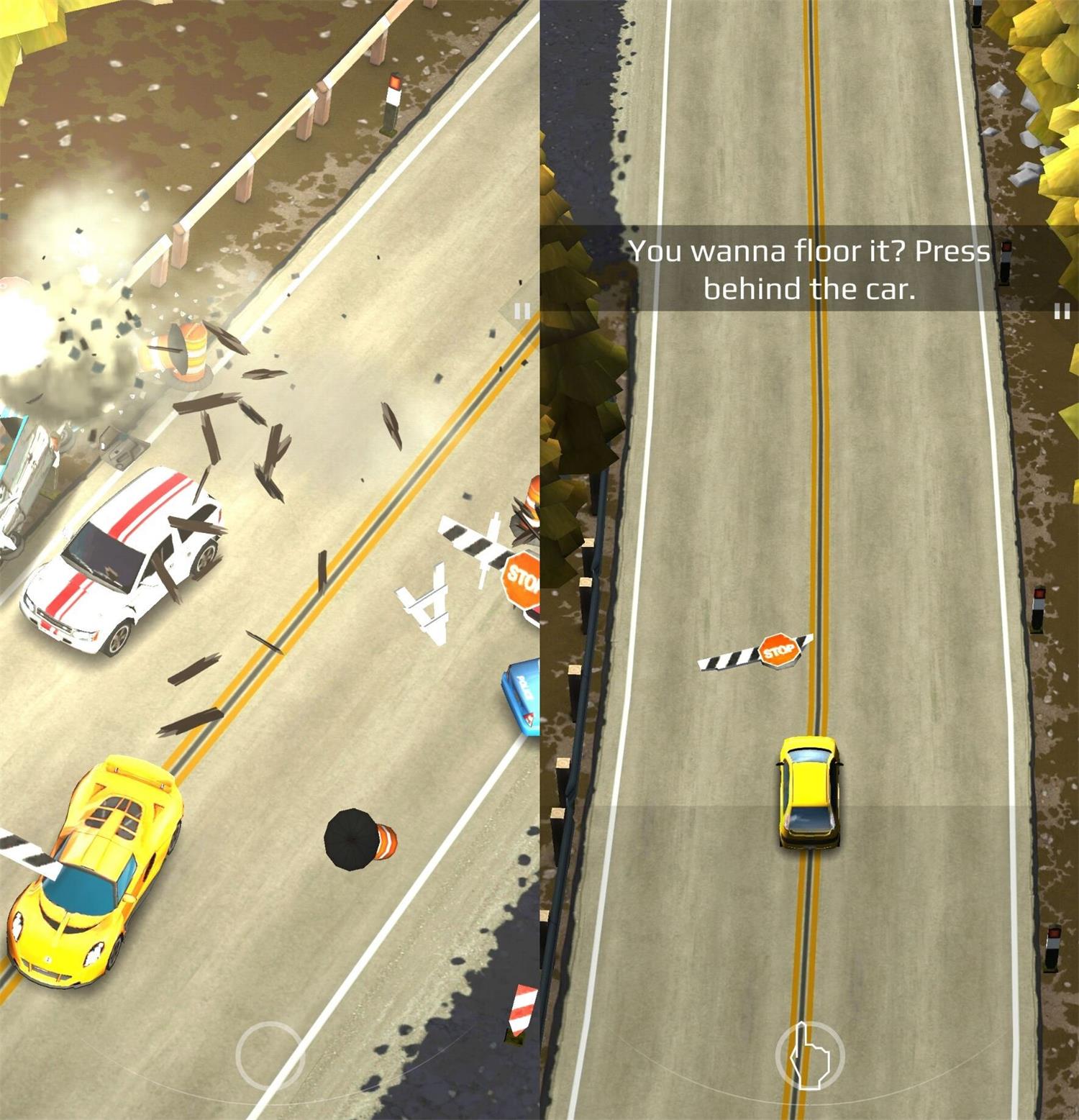Tap the red-striped marker post at bottom right
Screen dimensions: 1079x1120
click(x=524, y=1011)
